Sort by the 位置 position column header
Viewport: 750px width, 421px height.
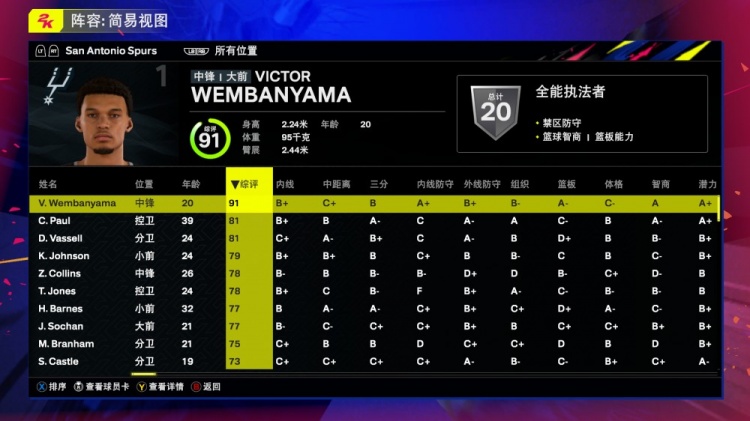[x=144, y=185]
